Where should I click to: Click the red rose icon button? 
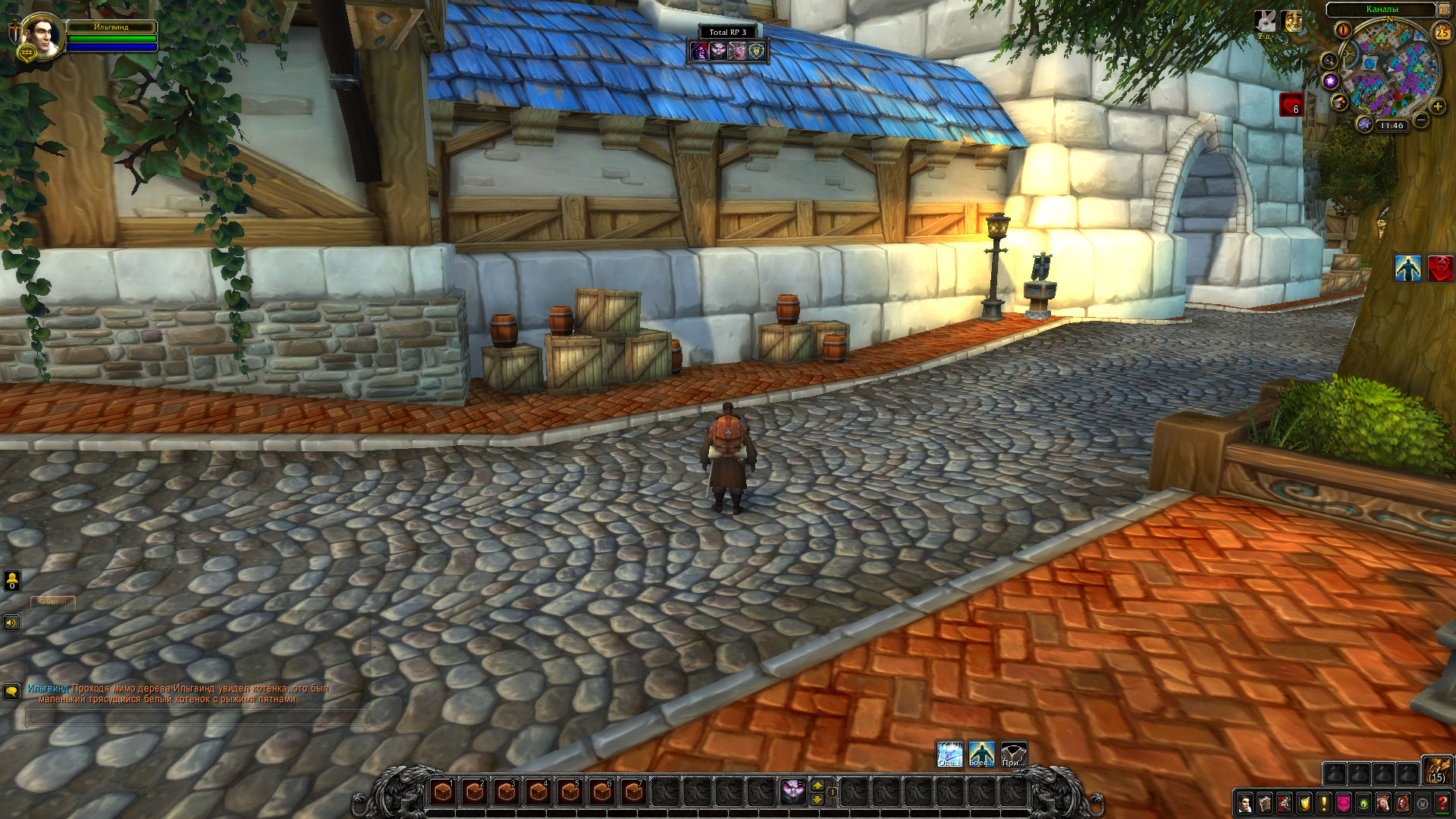(x=1439, y=268)
